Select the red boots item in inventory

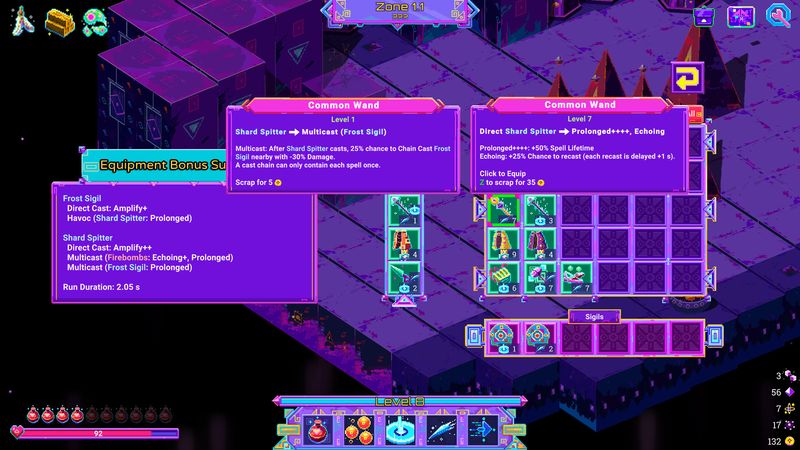(x=574, y=276)
